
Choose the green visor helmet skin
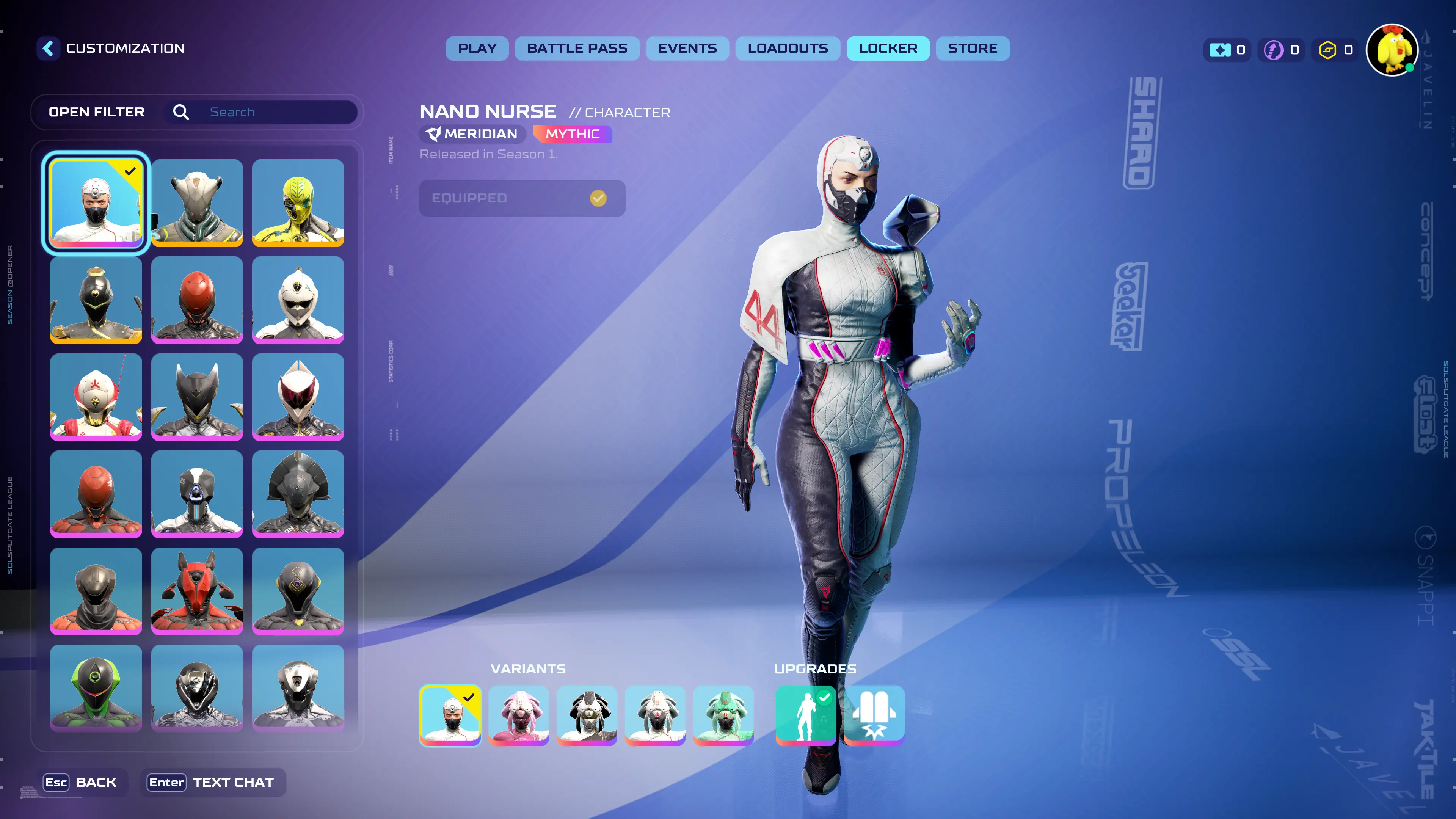tap(96, 688)
